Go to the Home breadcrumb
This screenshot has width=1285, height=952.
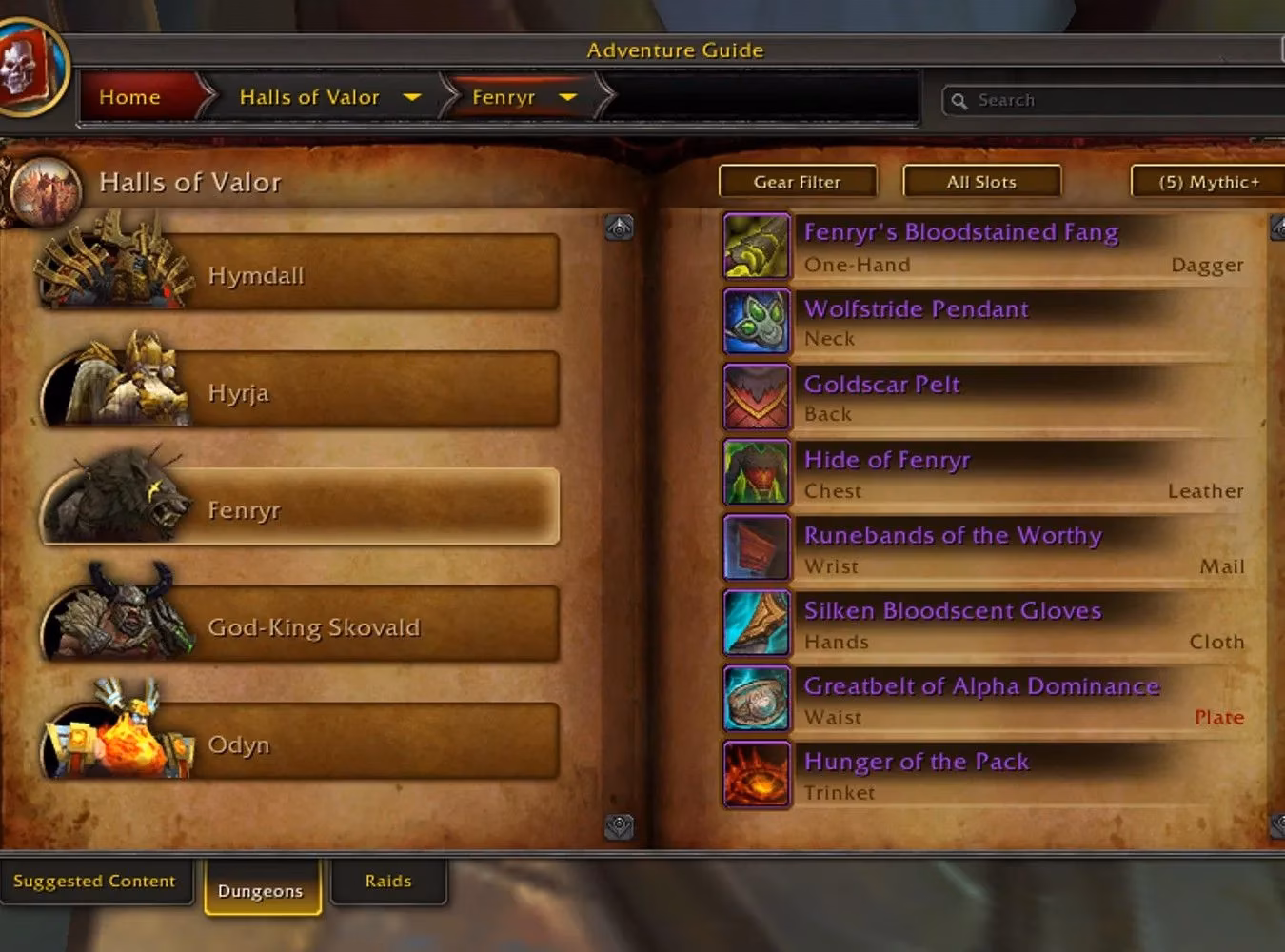tap(130, 97)
